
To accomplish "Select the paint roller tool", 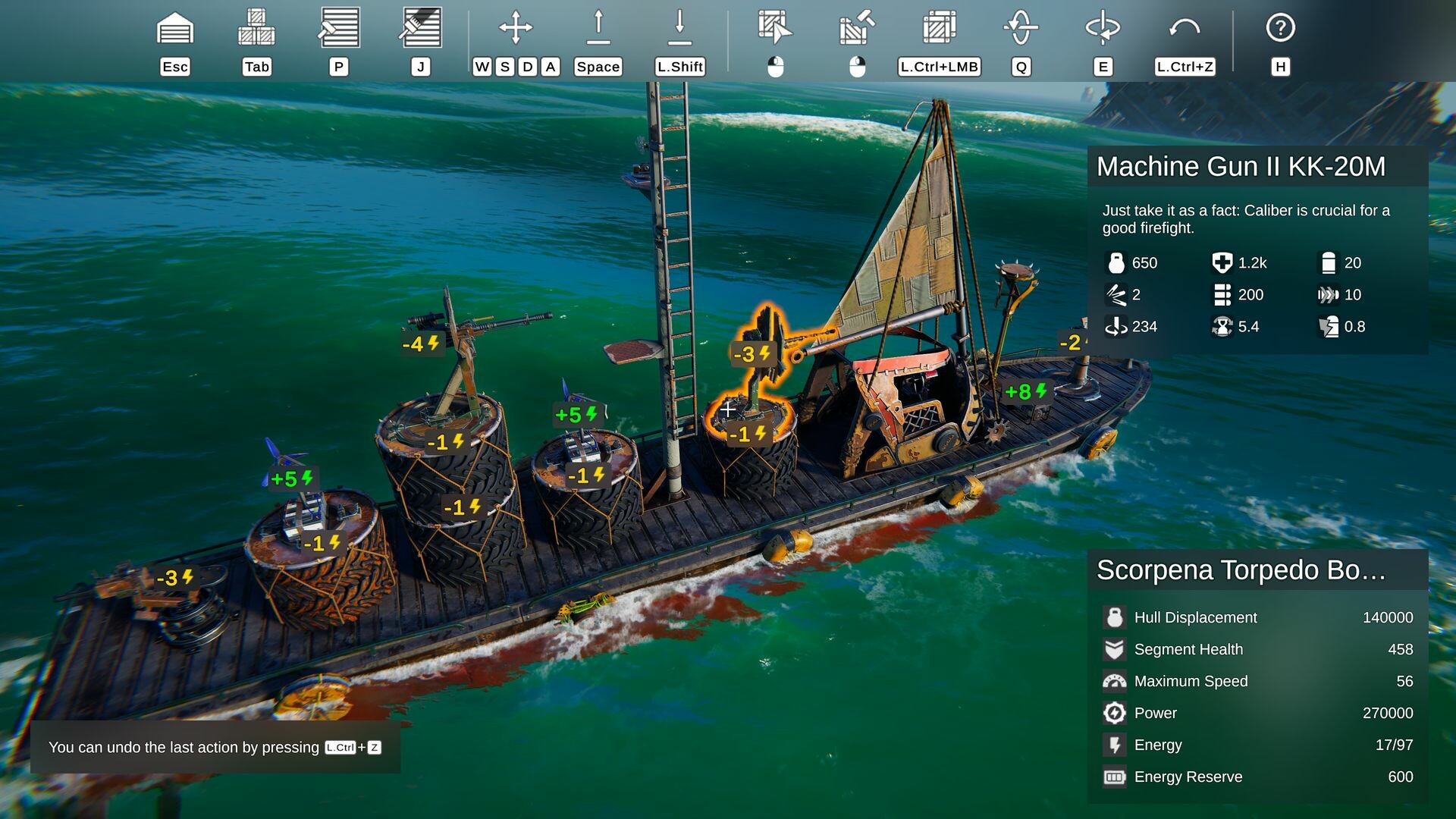I will [339, 28].
